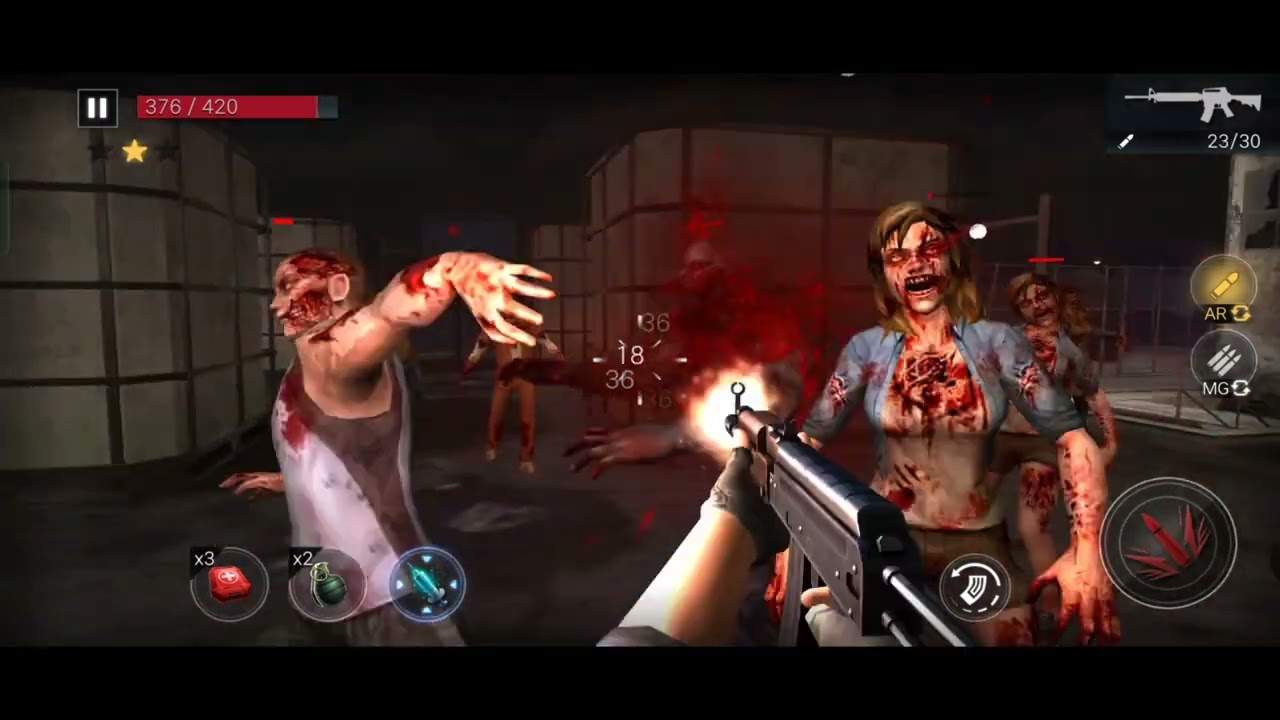Screen dimensions: 1280x720
Task: Tap the fire bullets button
Action: 1168,543
